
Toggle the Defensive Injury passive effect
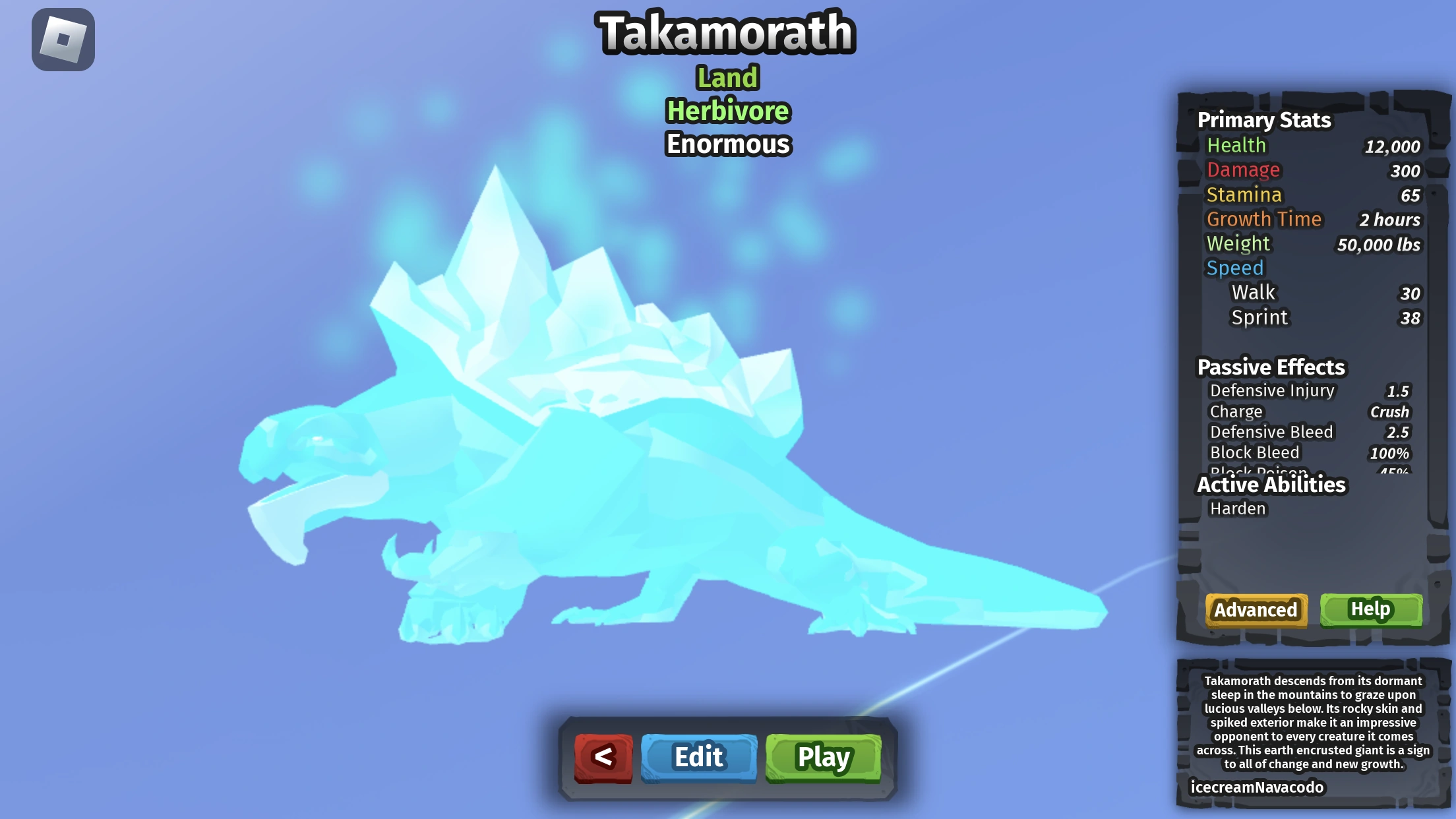1271,390
